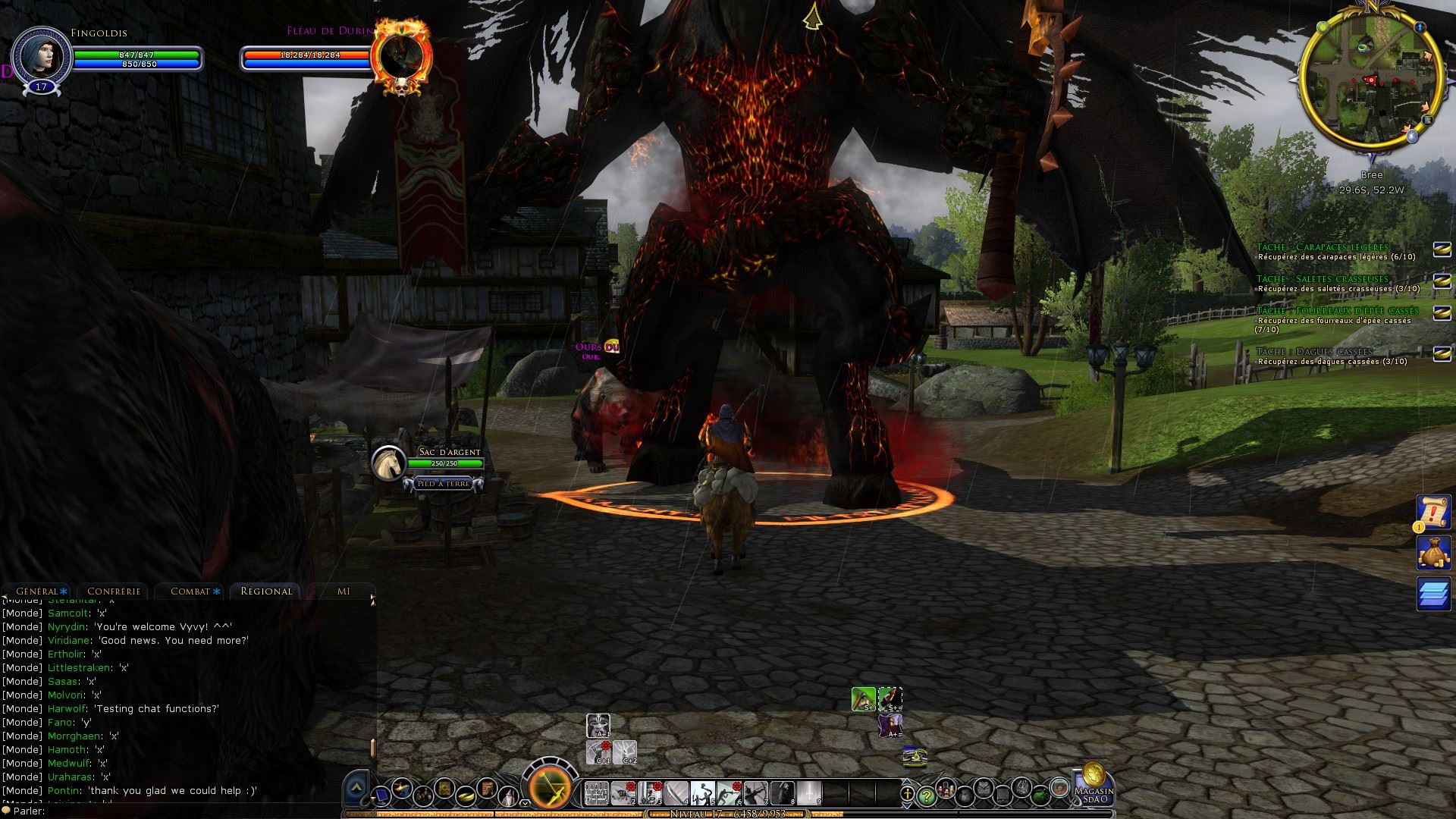
Task: Click the Parler chat input field
Action: [190, 811]
